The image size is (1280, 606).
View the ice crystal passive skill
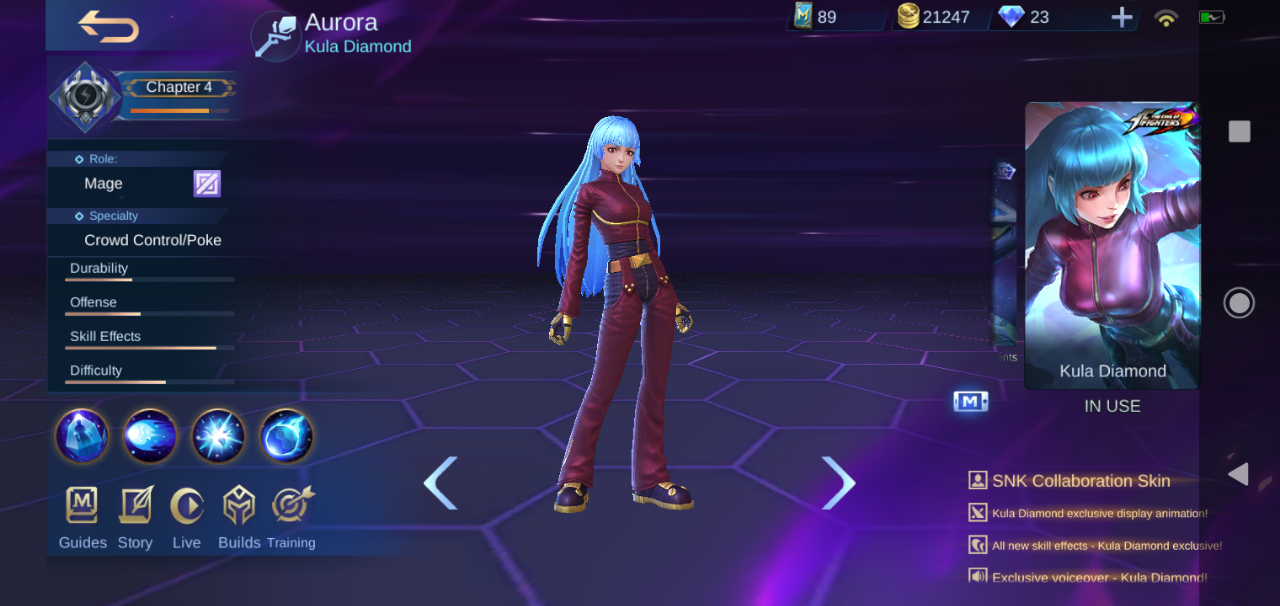pyautogui.click(x=82, y=436)
